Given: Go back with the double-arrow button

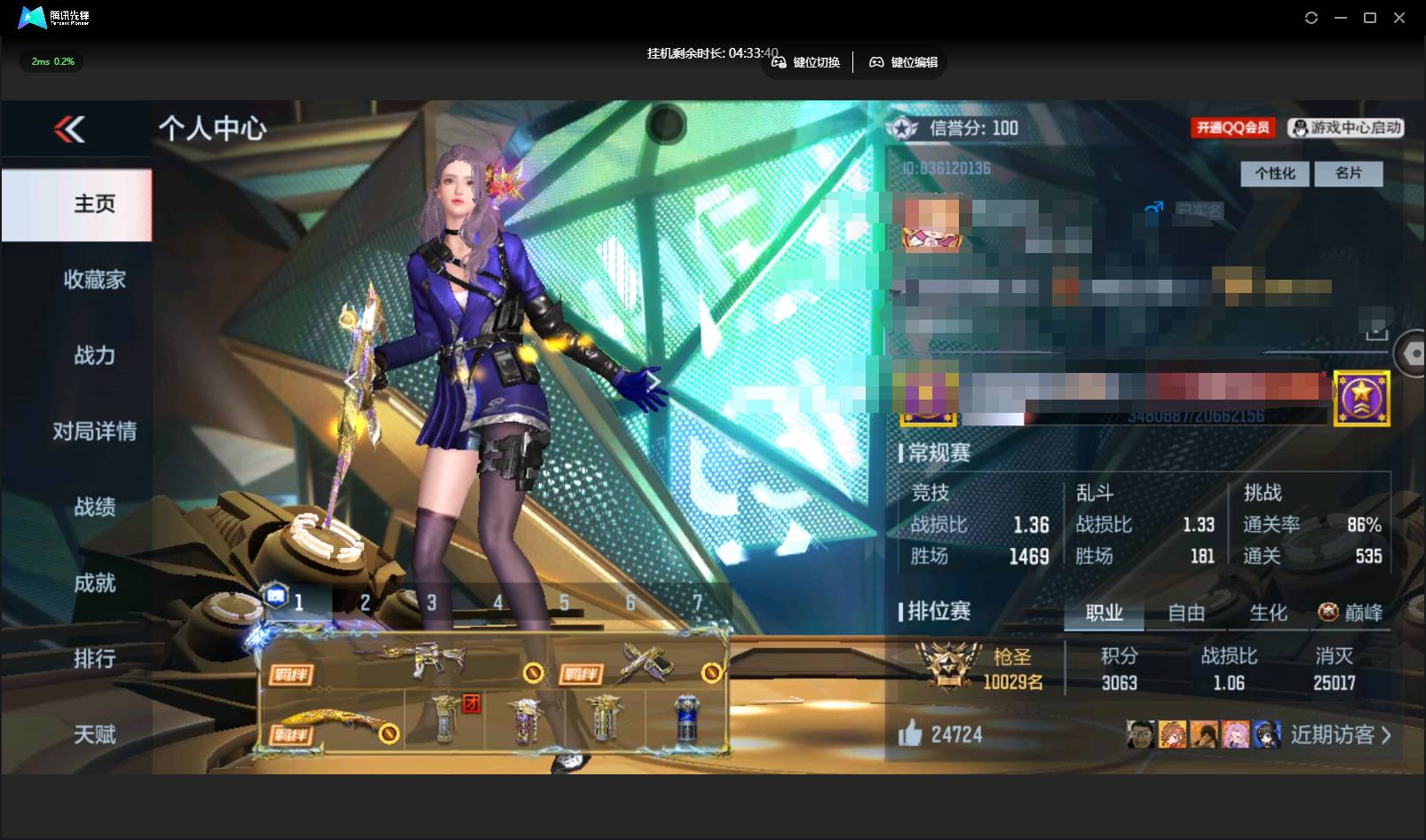Looking at the screenshot, I should pyautogui.click(x=69, y=130).
